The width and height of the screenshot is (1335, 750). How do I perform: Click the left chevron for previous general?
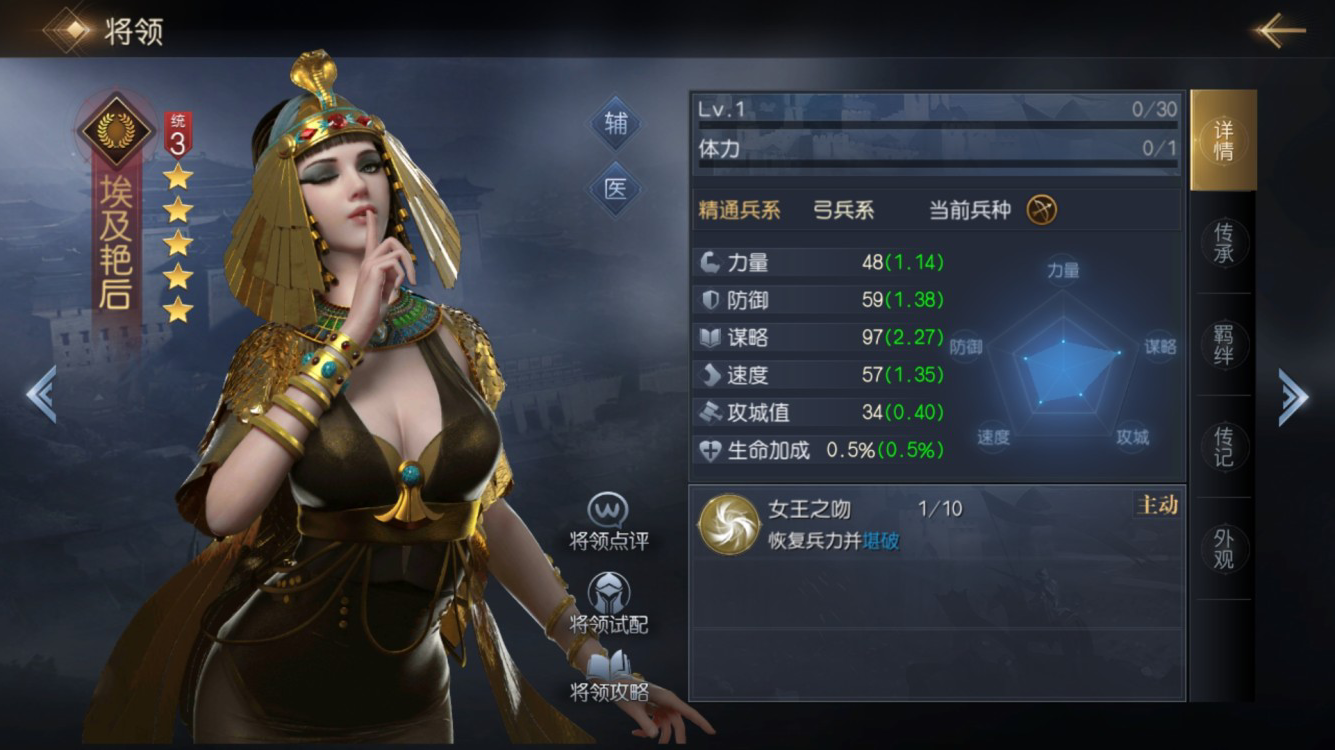click(40, 395)
